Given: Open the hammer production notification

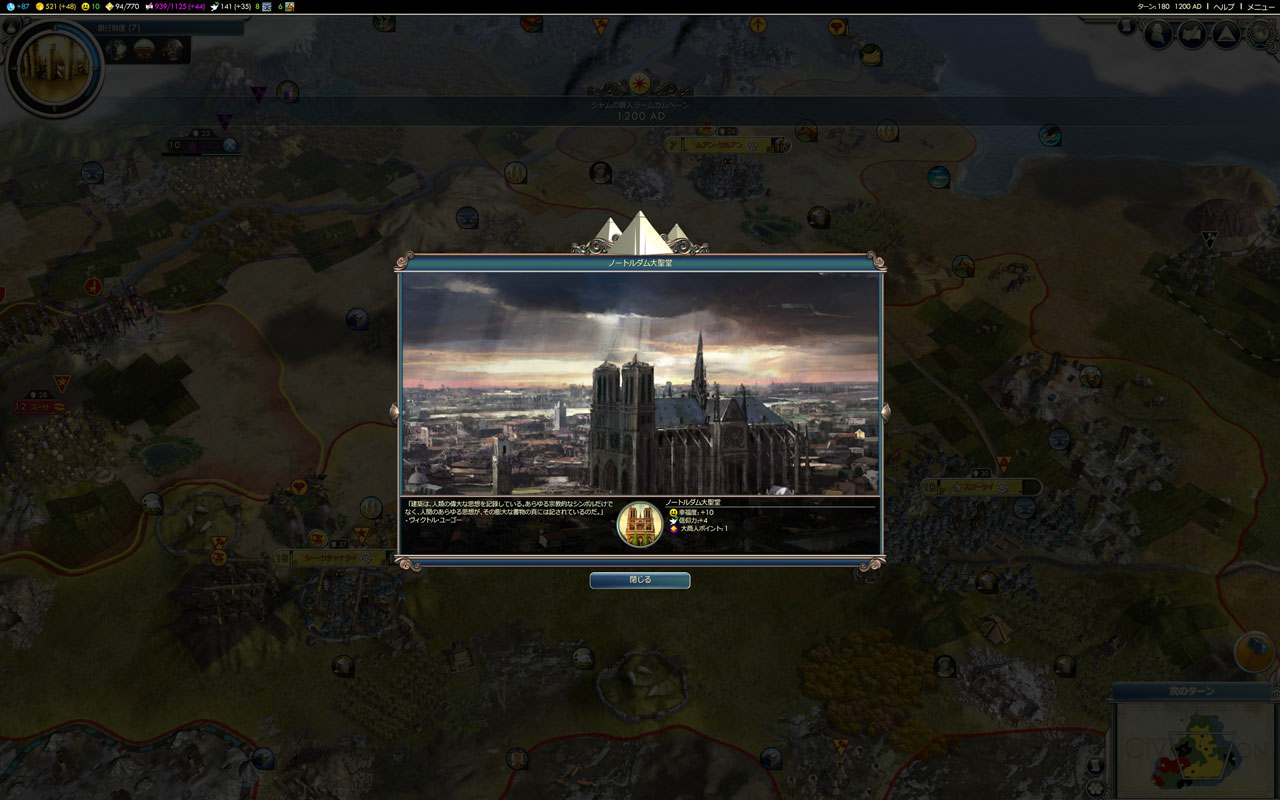Looking at the screenshot, I should 1252,651.
